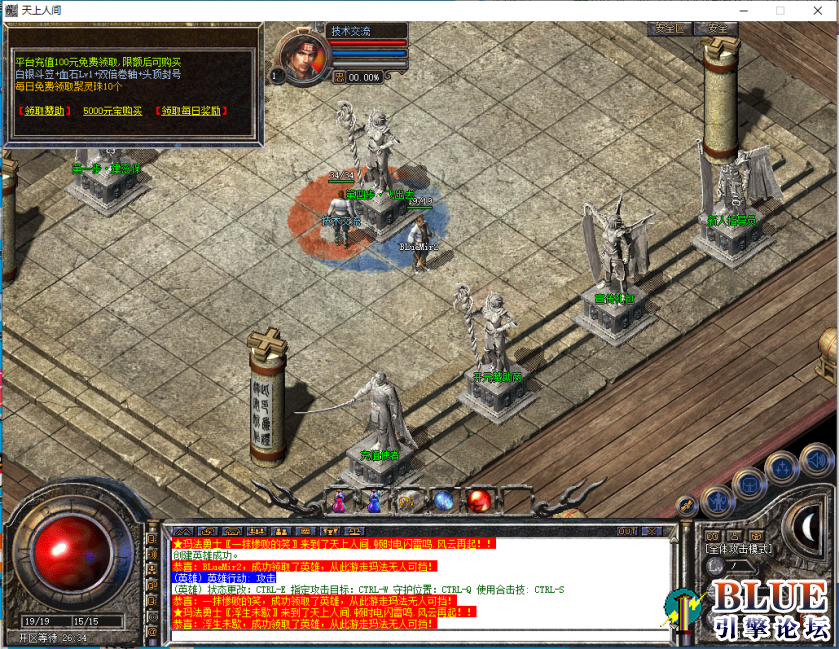Viewport: 839px width, 649px height.
Task: Click the small golden satellite button
Action: coord(686,505)
